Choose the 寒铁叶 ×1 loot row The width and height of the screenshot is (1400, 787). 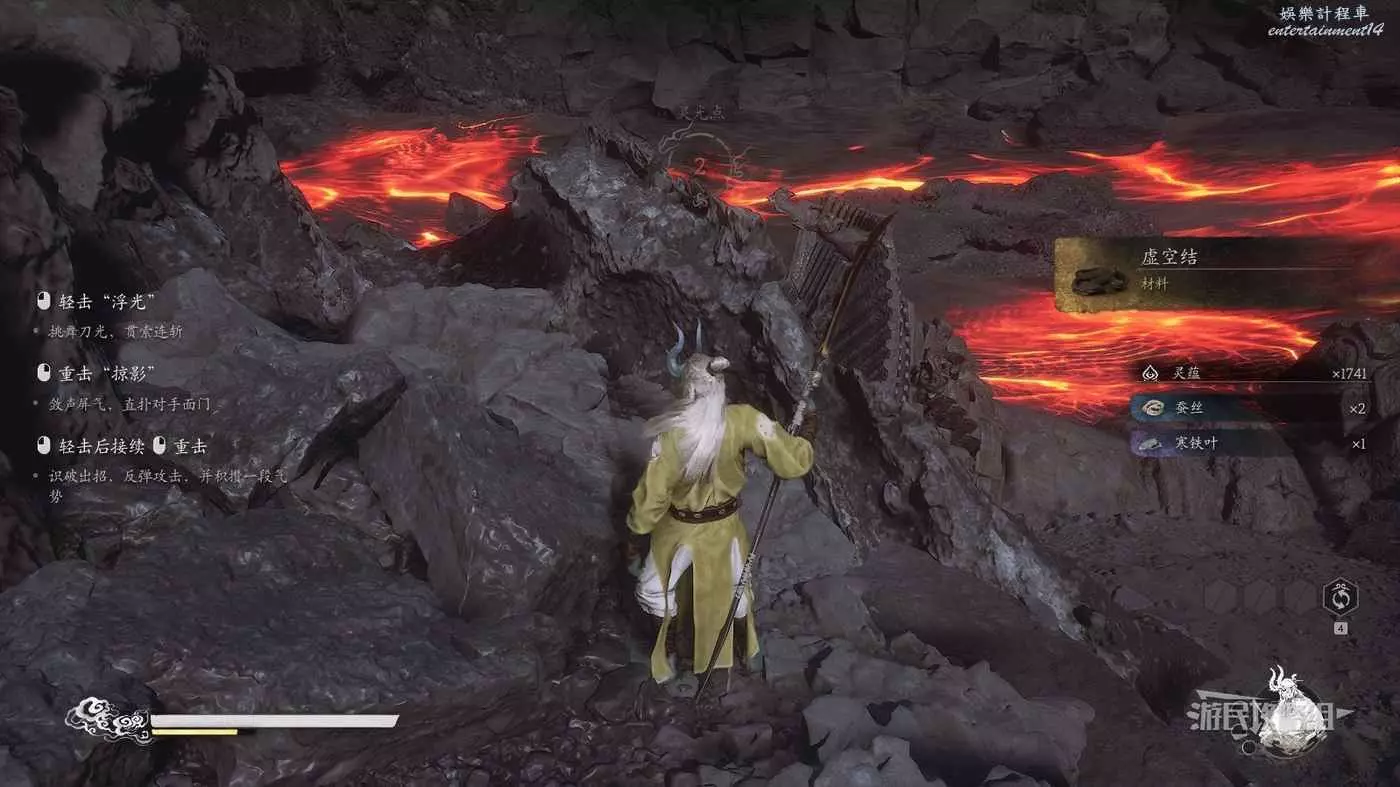[1254, 443]
